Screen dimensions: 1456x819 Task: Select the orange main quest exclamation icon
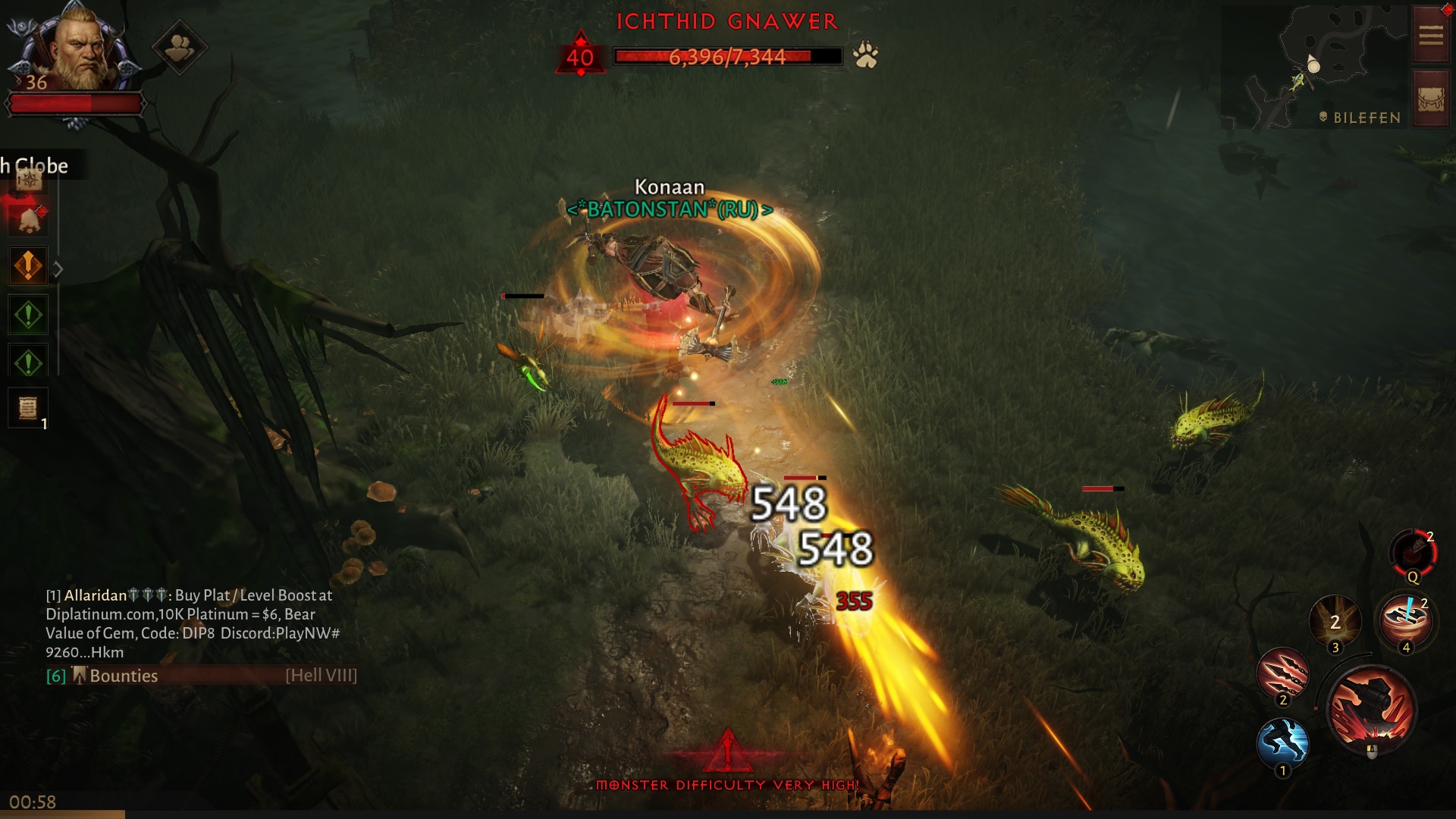(28, 265)
